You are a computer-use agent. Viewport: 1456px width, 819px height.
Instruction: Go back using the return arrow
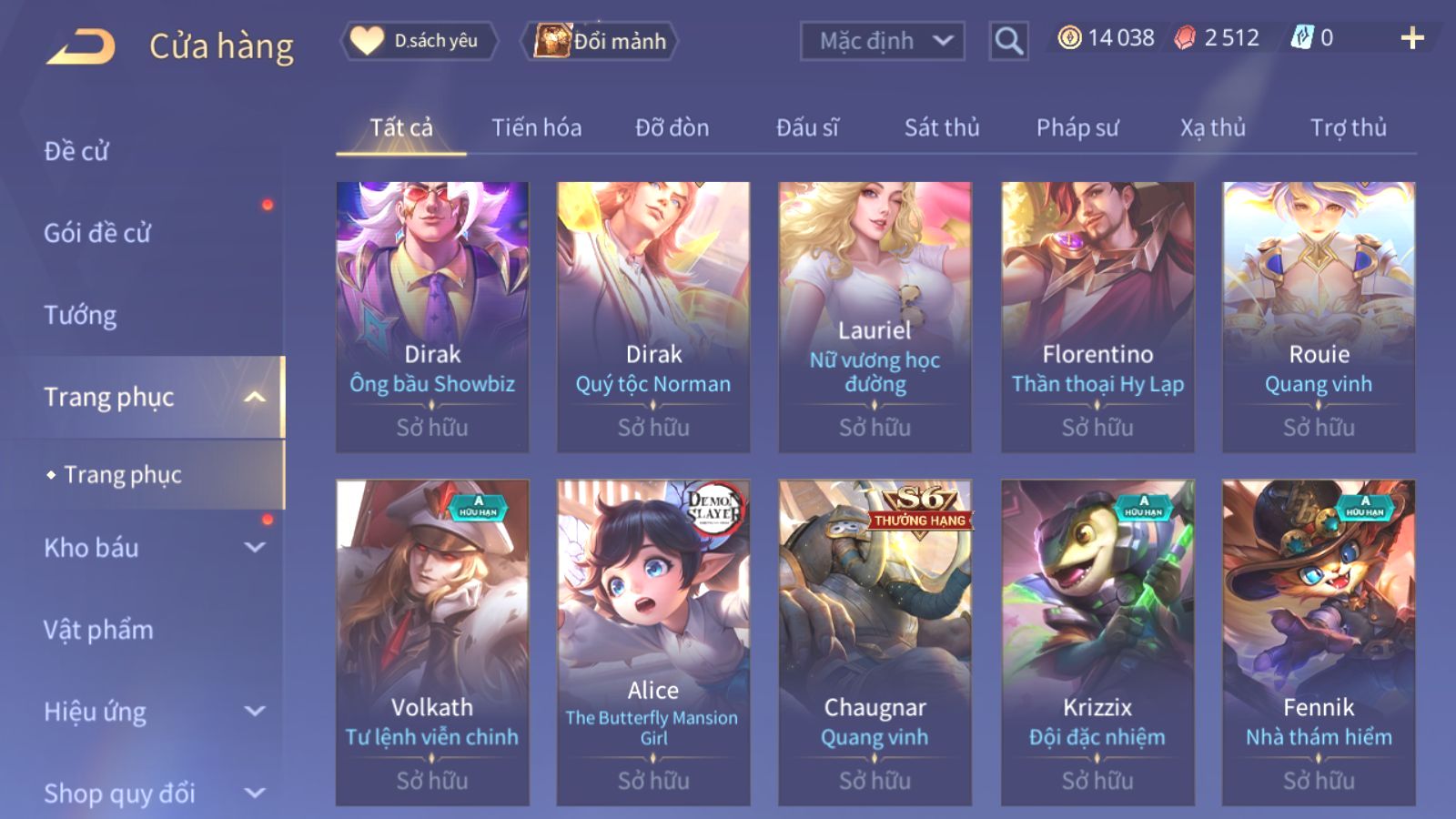point(81,45)
